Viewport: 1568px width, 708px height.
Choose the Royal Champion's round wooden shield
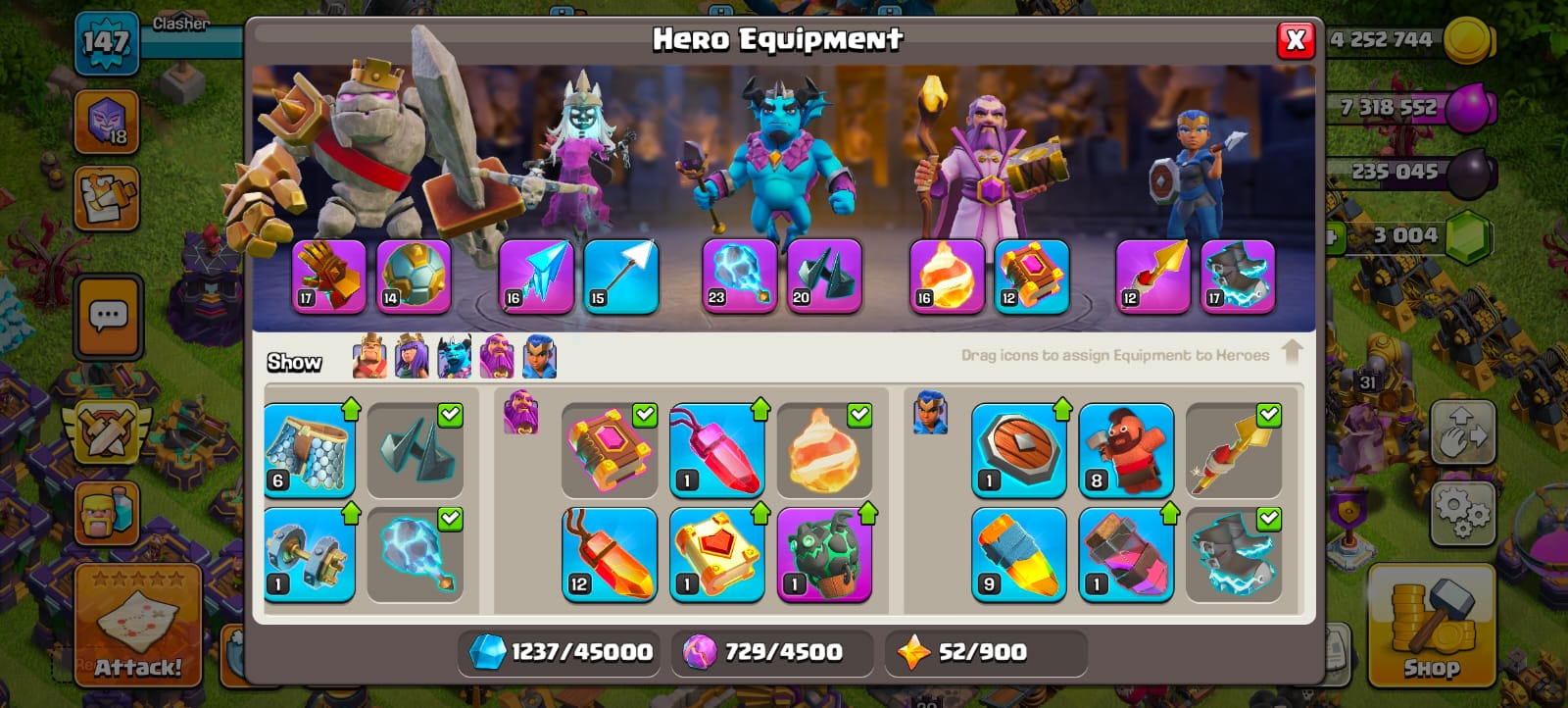(1018, 451)
